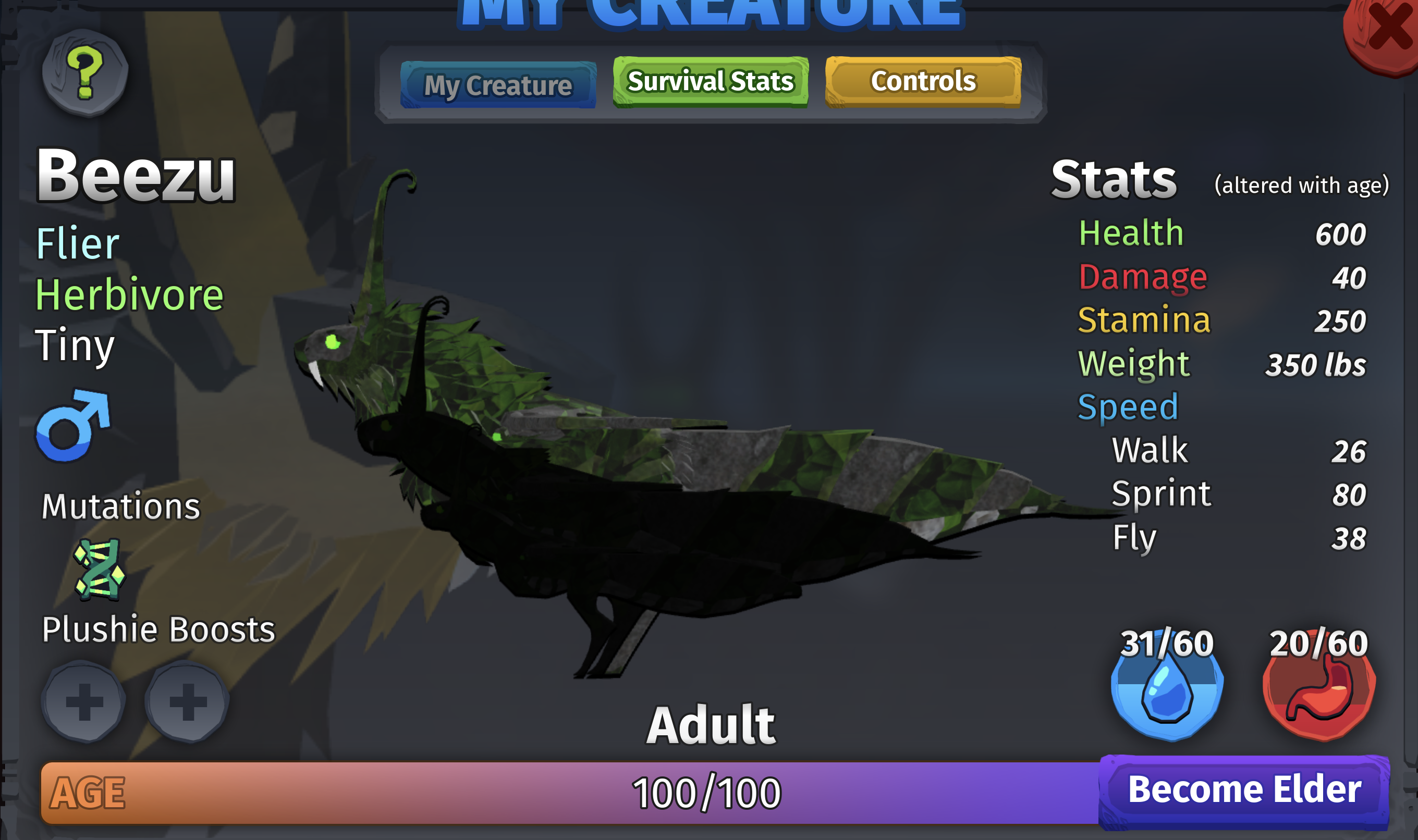
Task: Open the Controls tab
Action: coord(923,81)
